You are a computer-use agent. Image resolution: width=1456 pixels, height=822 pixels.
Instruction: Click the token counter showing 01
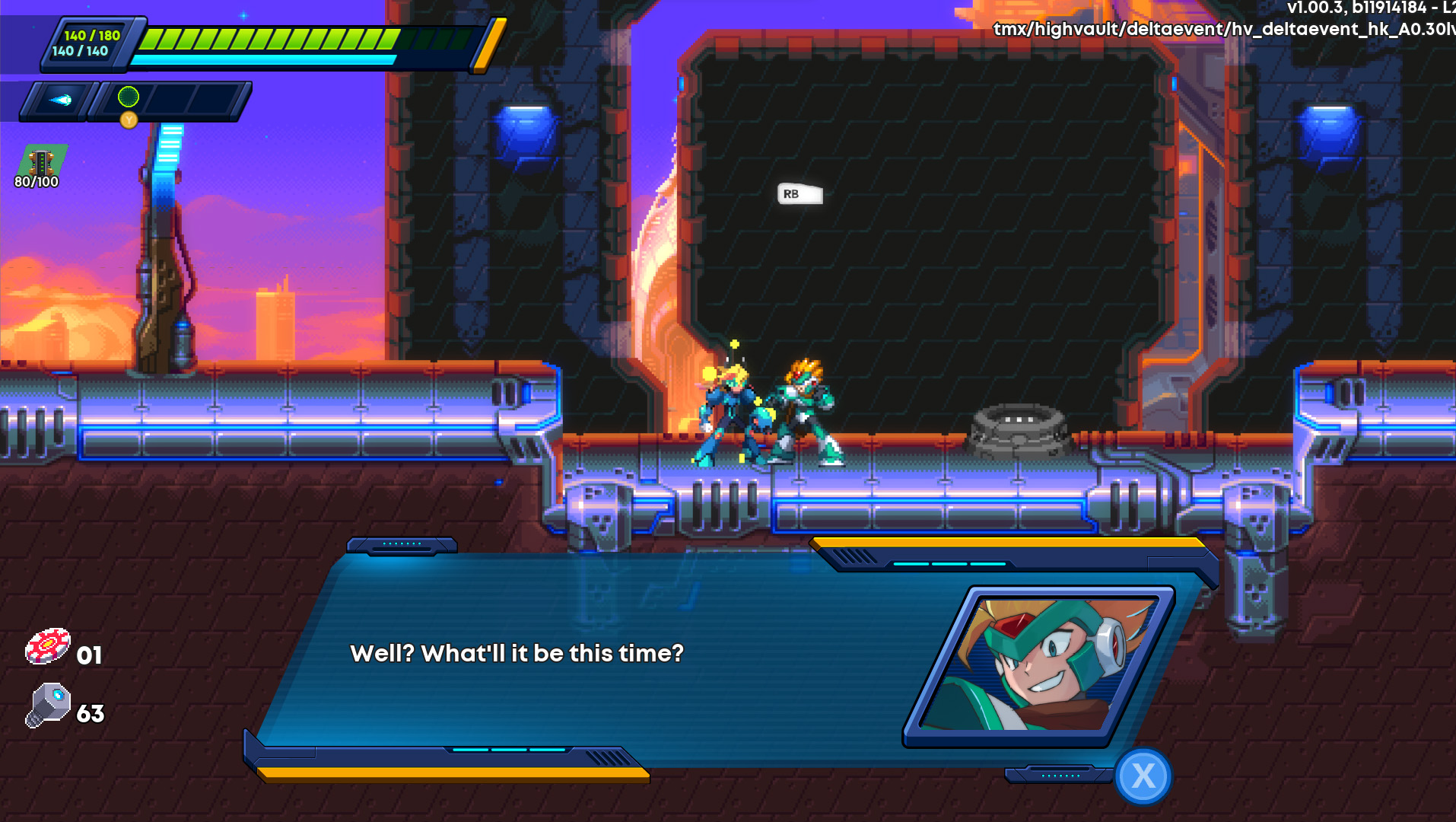[91, 655]
